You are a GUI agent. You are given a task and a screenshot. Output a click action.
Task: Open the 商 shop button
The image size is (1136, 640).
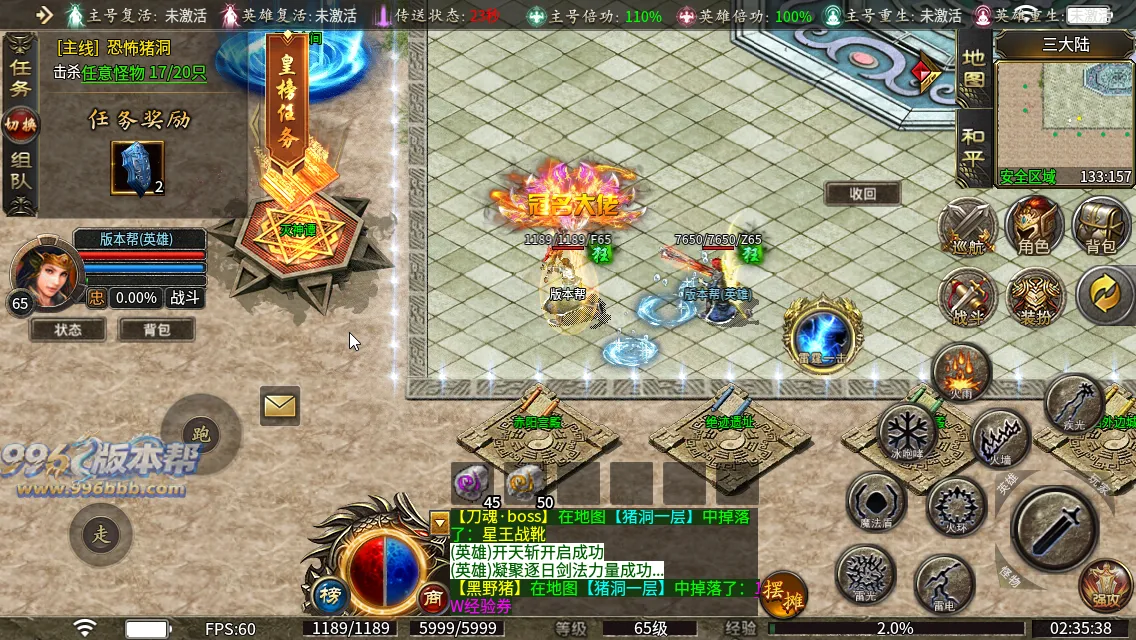coord(433,597)
